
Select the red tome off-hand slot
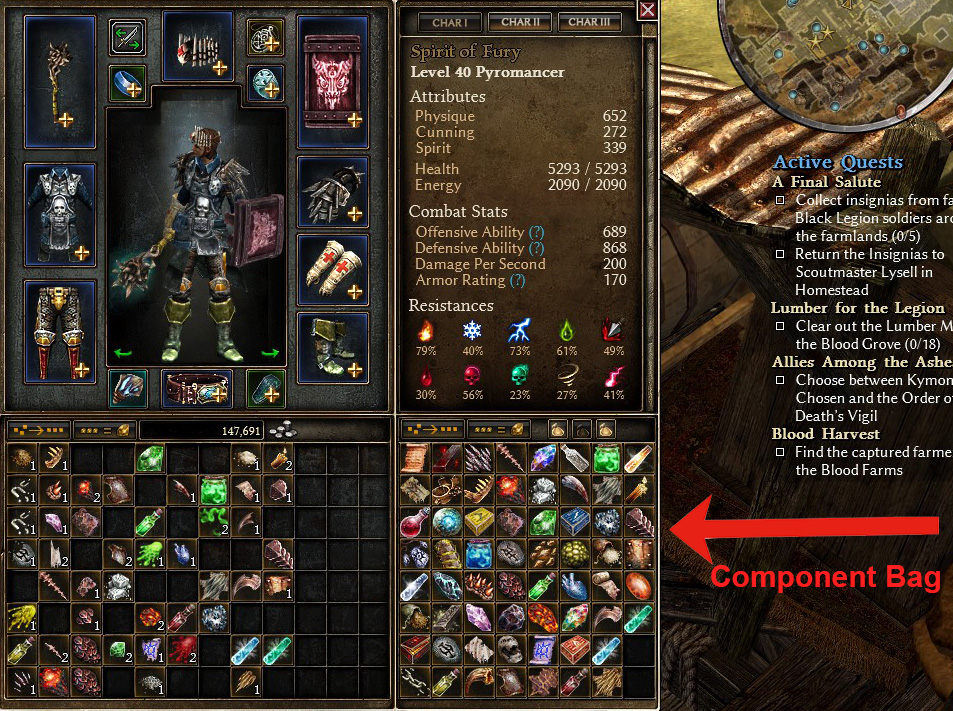pos(333,82)
